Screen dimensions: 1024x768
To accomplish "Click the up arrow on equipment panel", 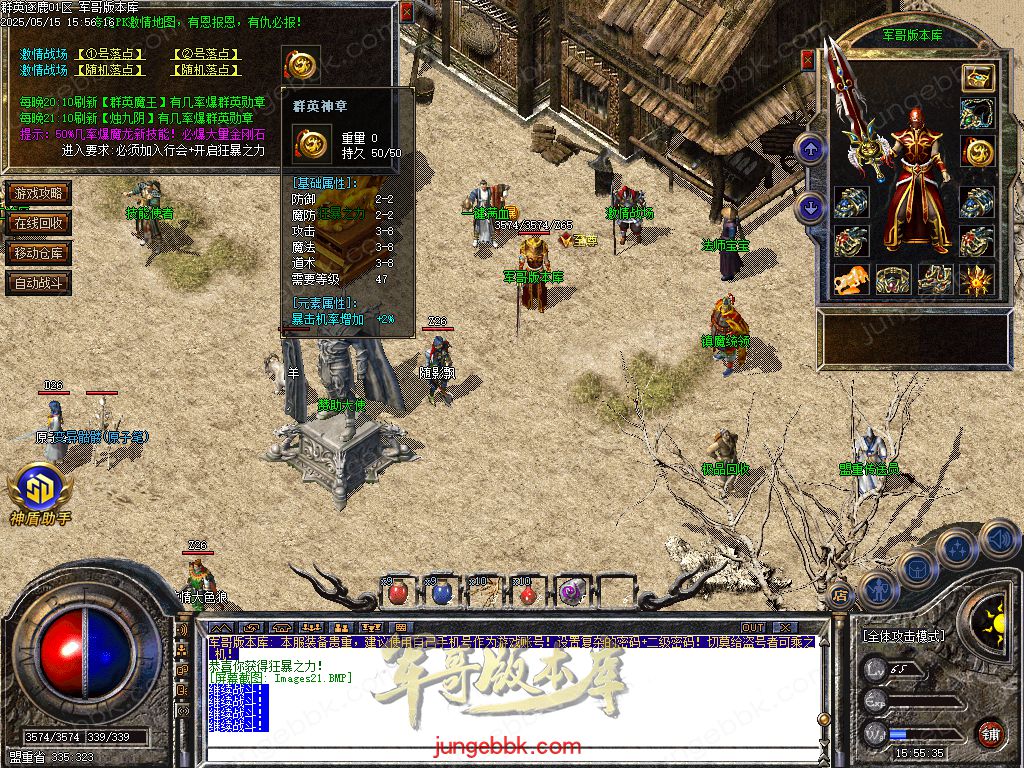I will tap(810, 150).
